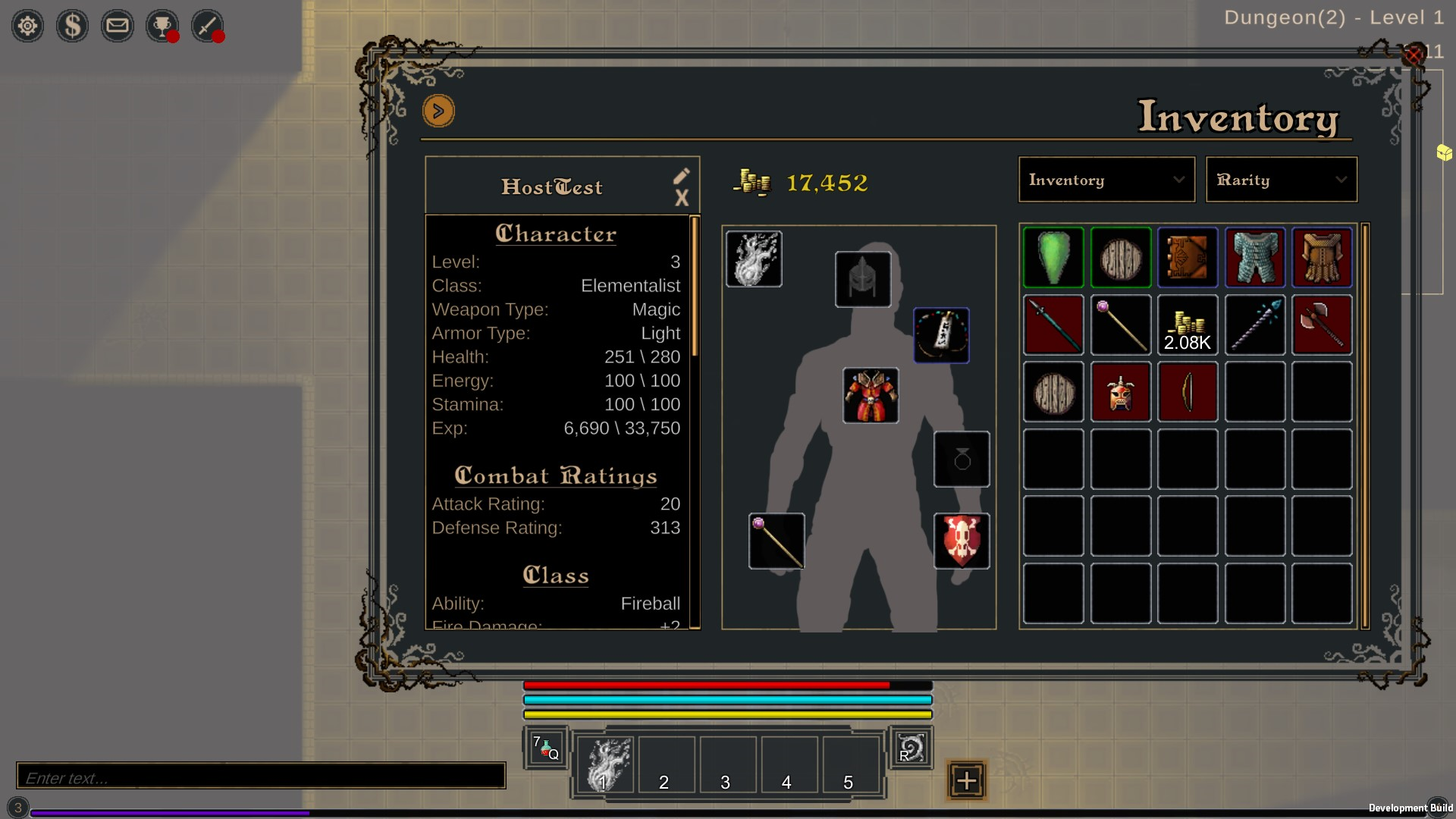
Task: Open the mail envelope icon
Action: [x=117, y=27]
